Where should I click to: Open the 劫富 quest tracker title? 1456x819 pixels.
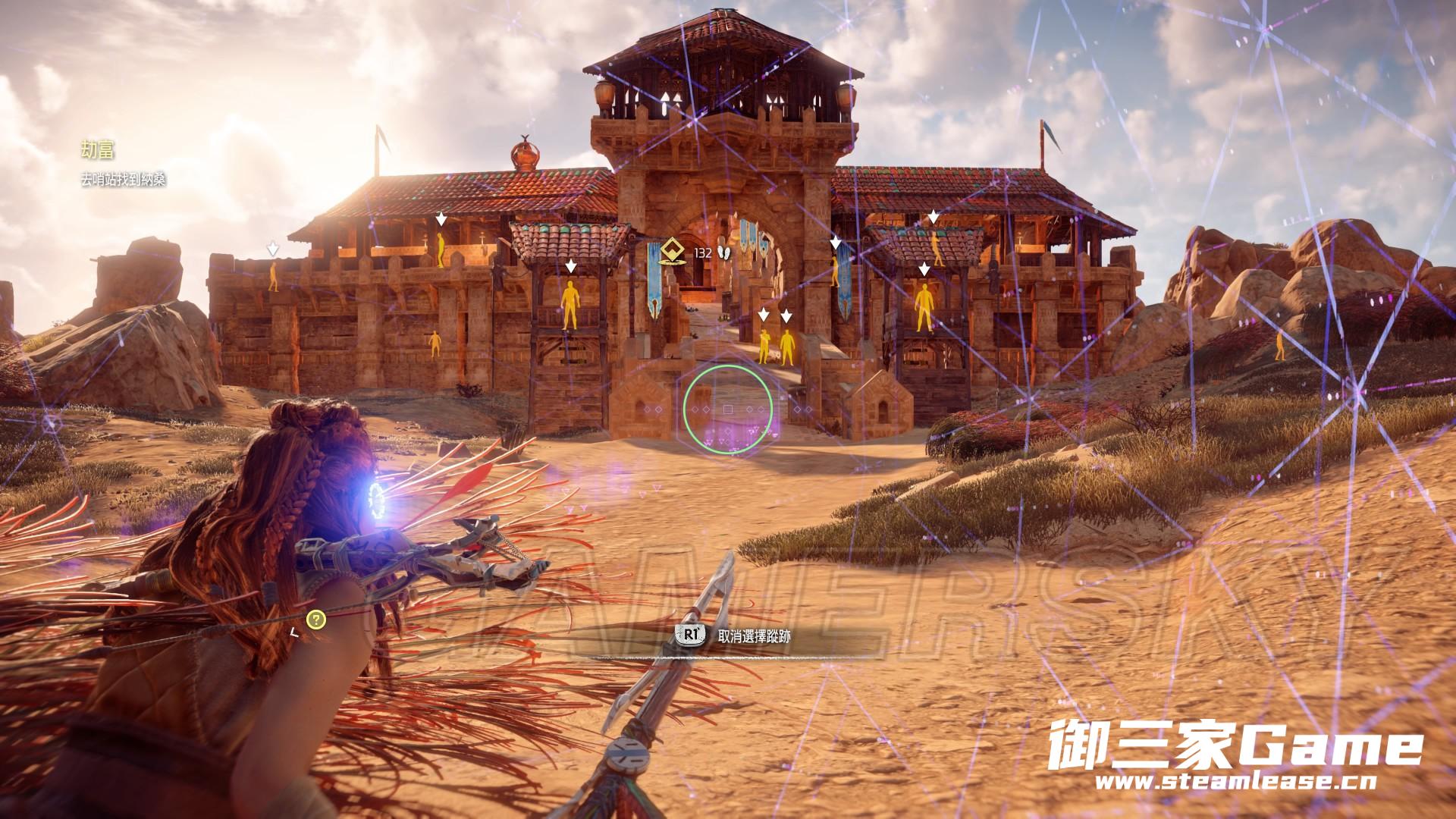[98, 150]
